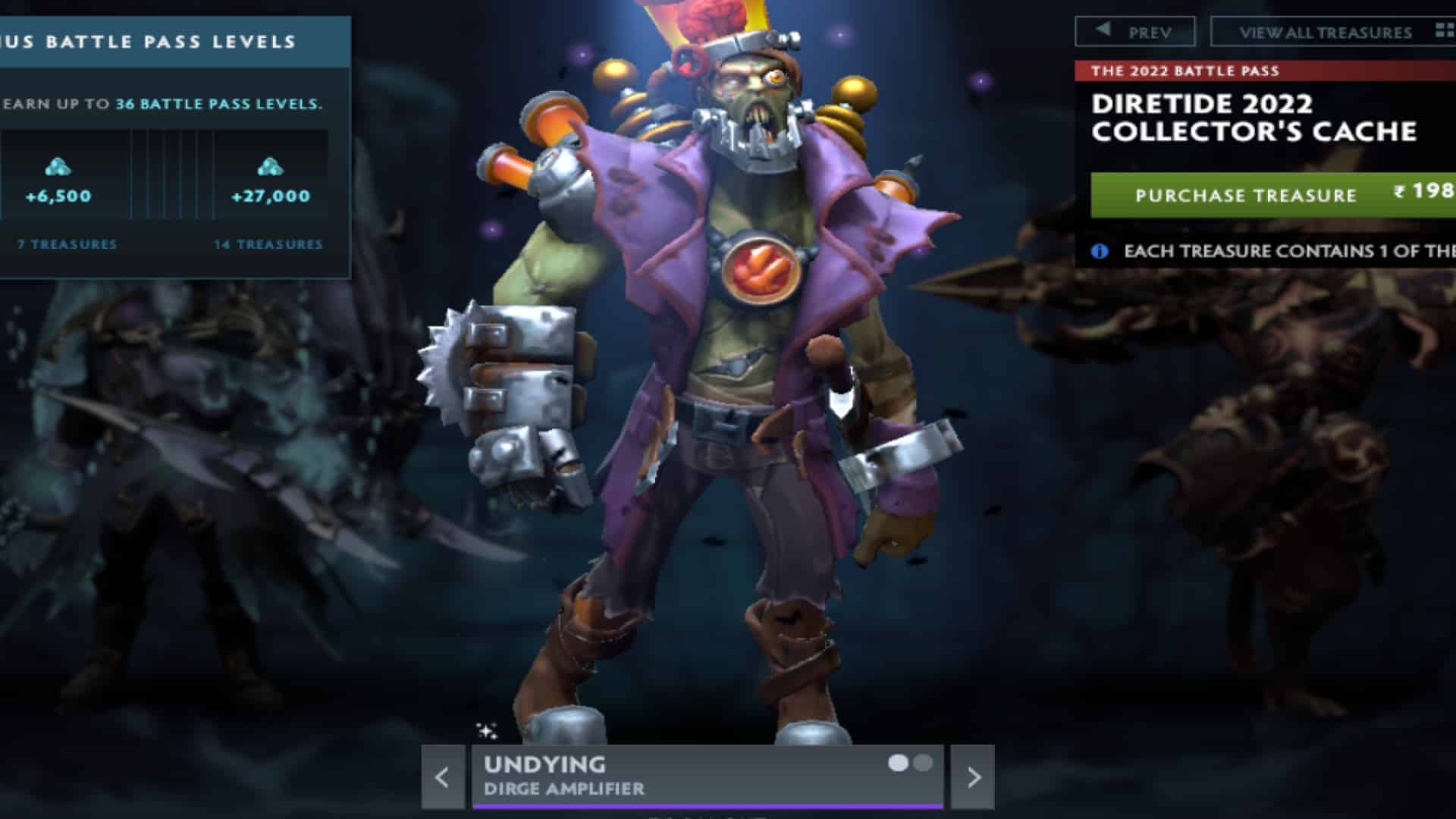
Task: Click the shard icon above +6,500
Action: pos(59,166)
